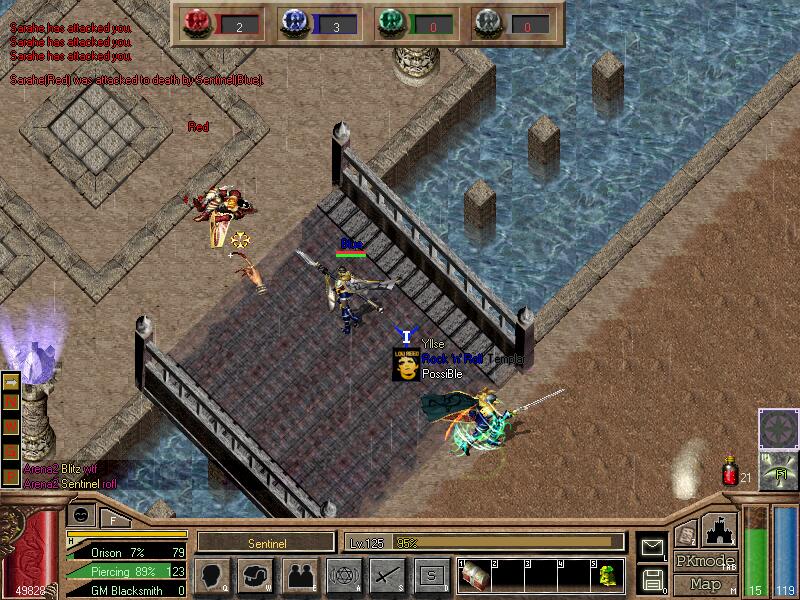Click the floppy disk save icon
Image resolution: width=800 pixels, height=600 pixels.
[x=653, y=578]
